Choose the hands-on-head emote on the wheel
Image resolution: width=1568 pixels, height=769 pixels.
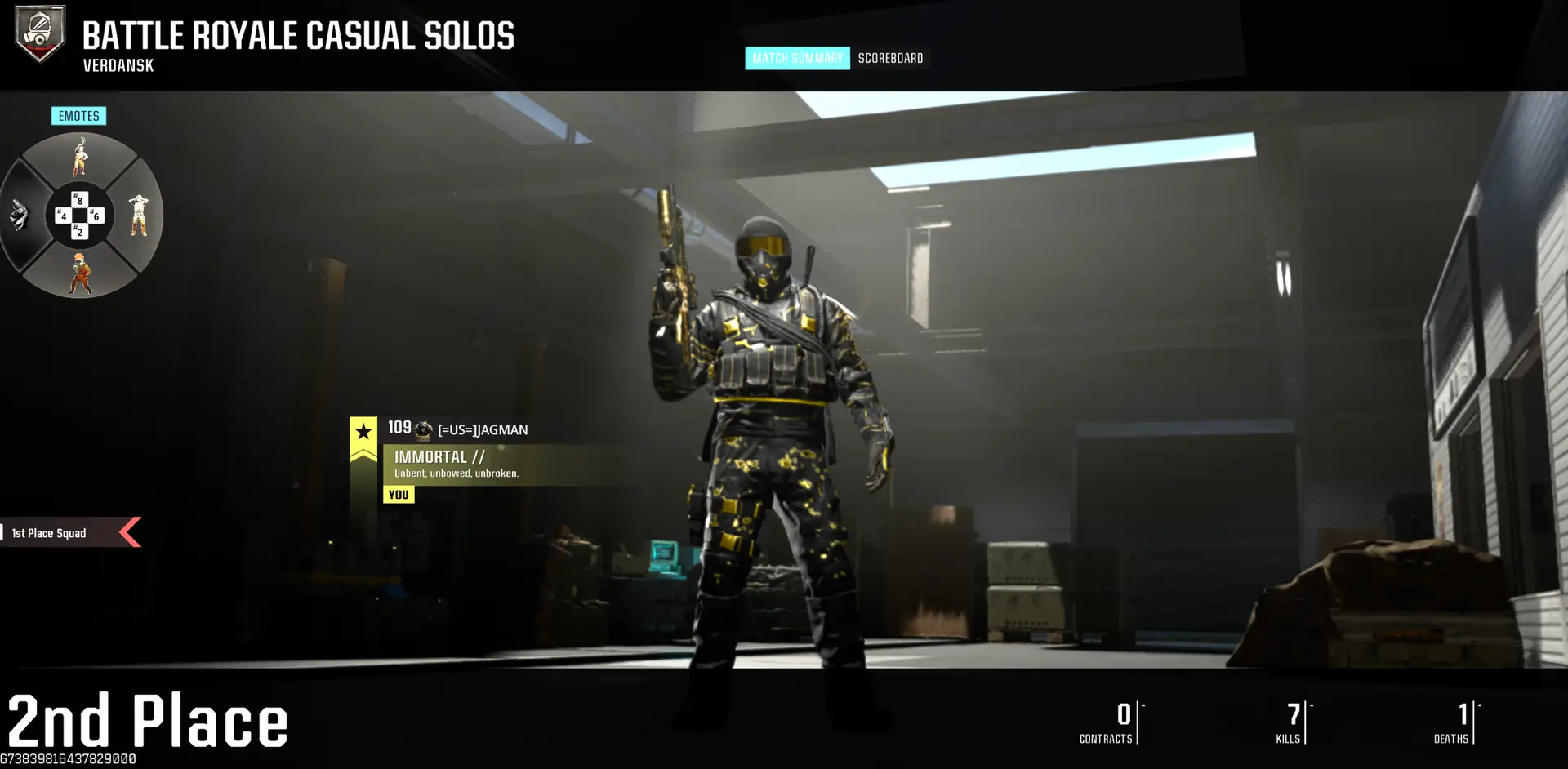[139, 216]
